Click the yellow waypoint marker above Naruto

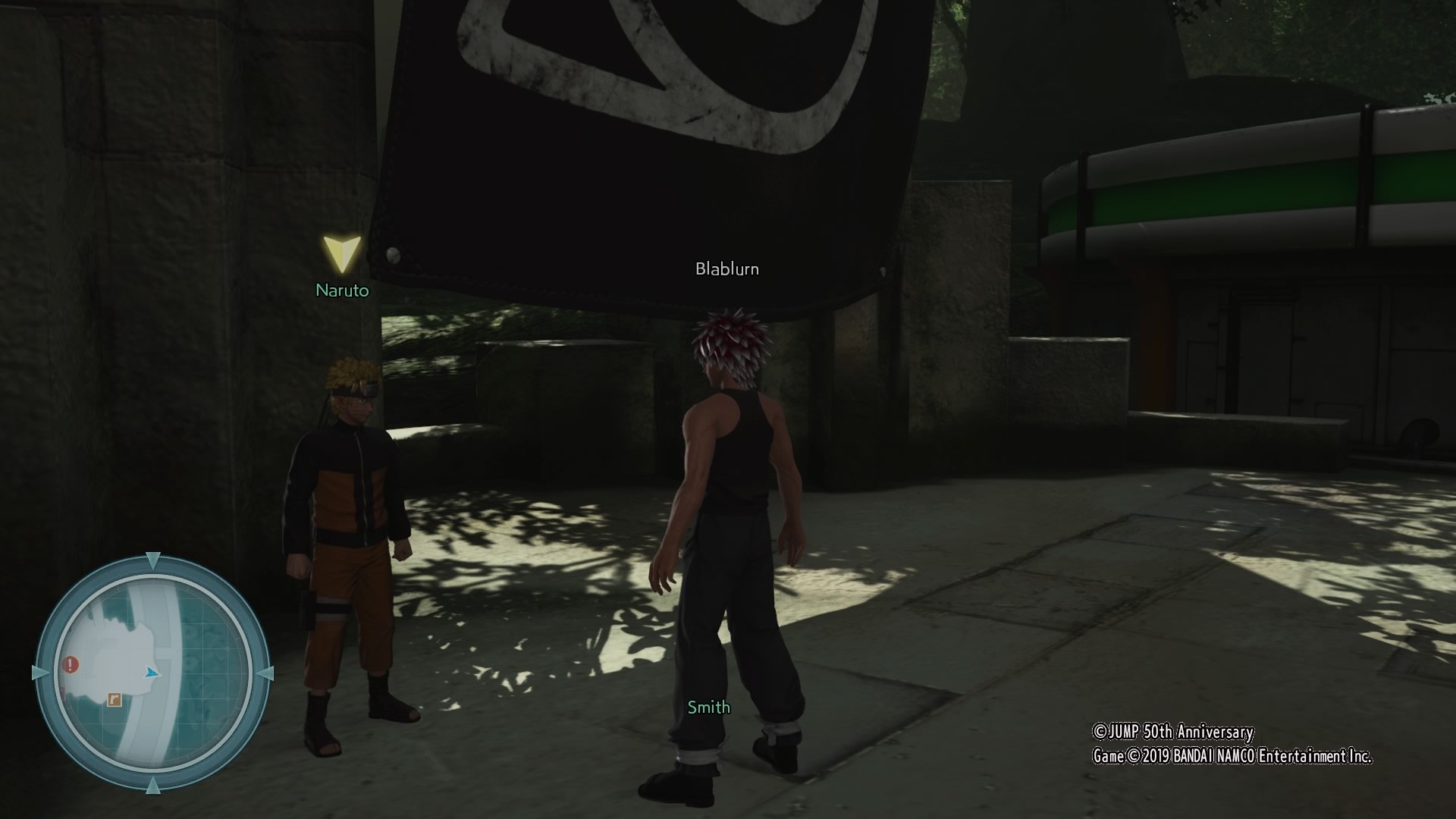click(x=342, y=254)
